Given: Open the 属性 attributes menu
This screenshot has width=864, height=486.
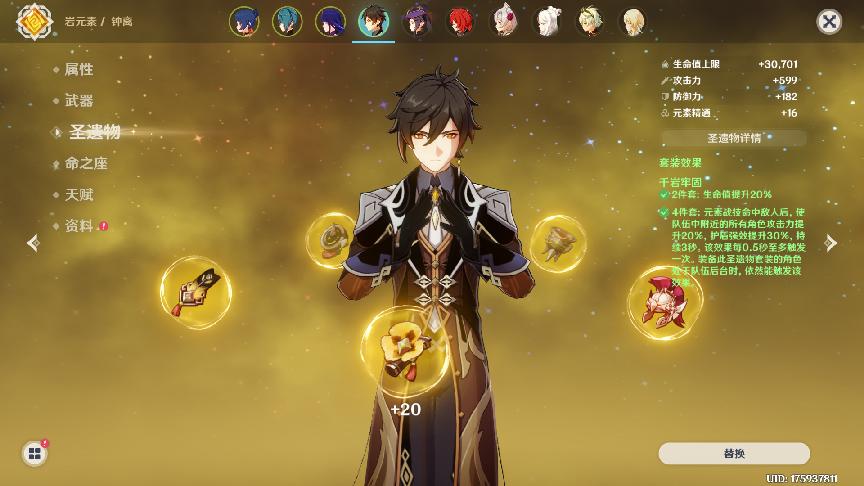Looking at the screenshot, I should click(78, 69).
